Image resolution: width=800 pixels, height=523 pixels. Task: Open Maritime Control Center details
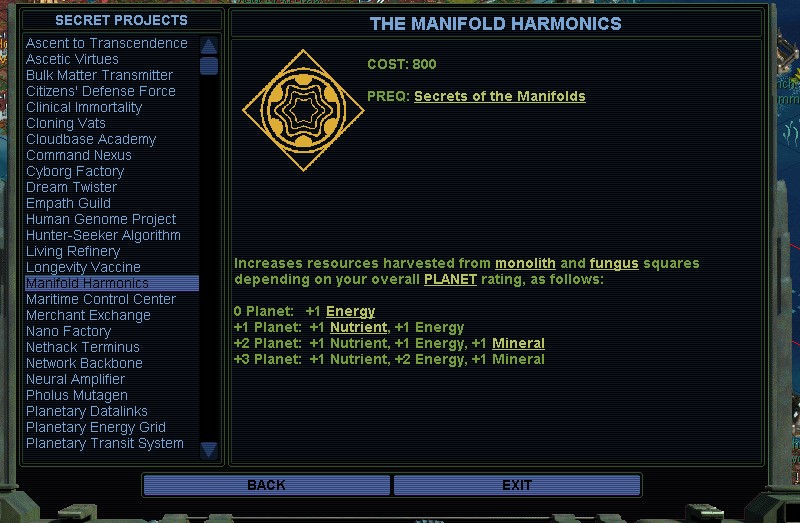101,299
